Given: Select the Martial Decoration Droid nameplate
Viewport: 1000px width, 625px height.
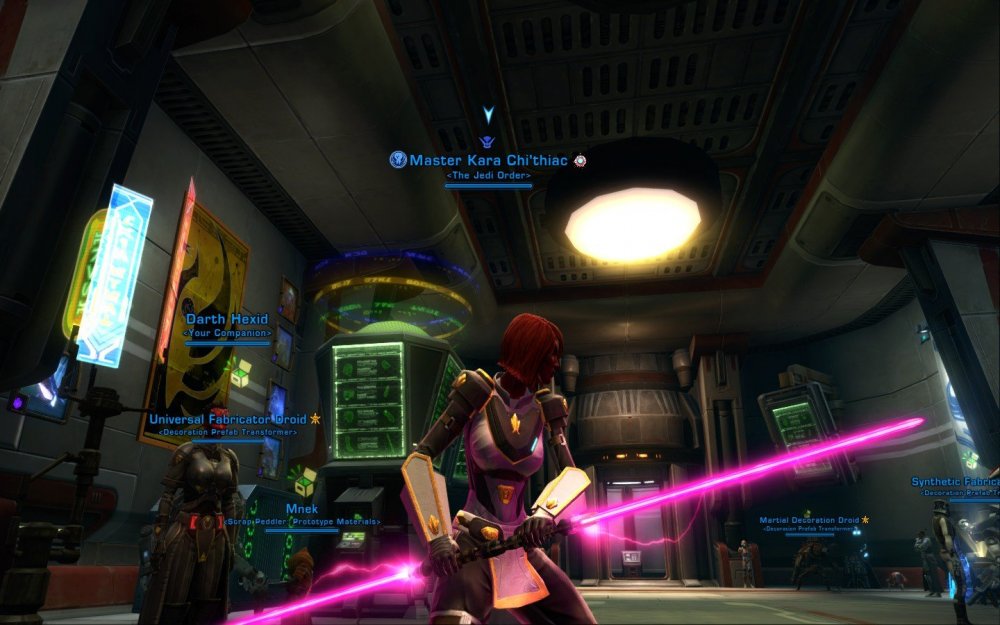Looking at the screenshot, I should 809,520.
